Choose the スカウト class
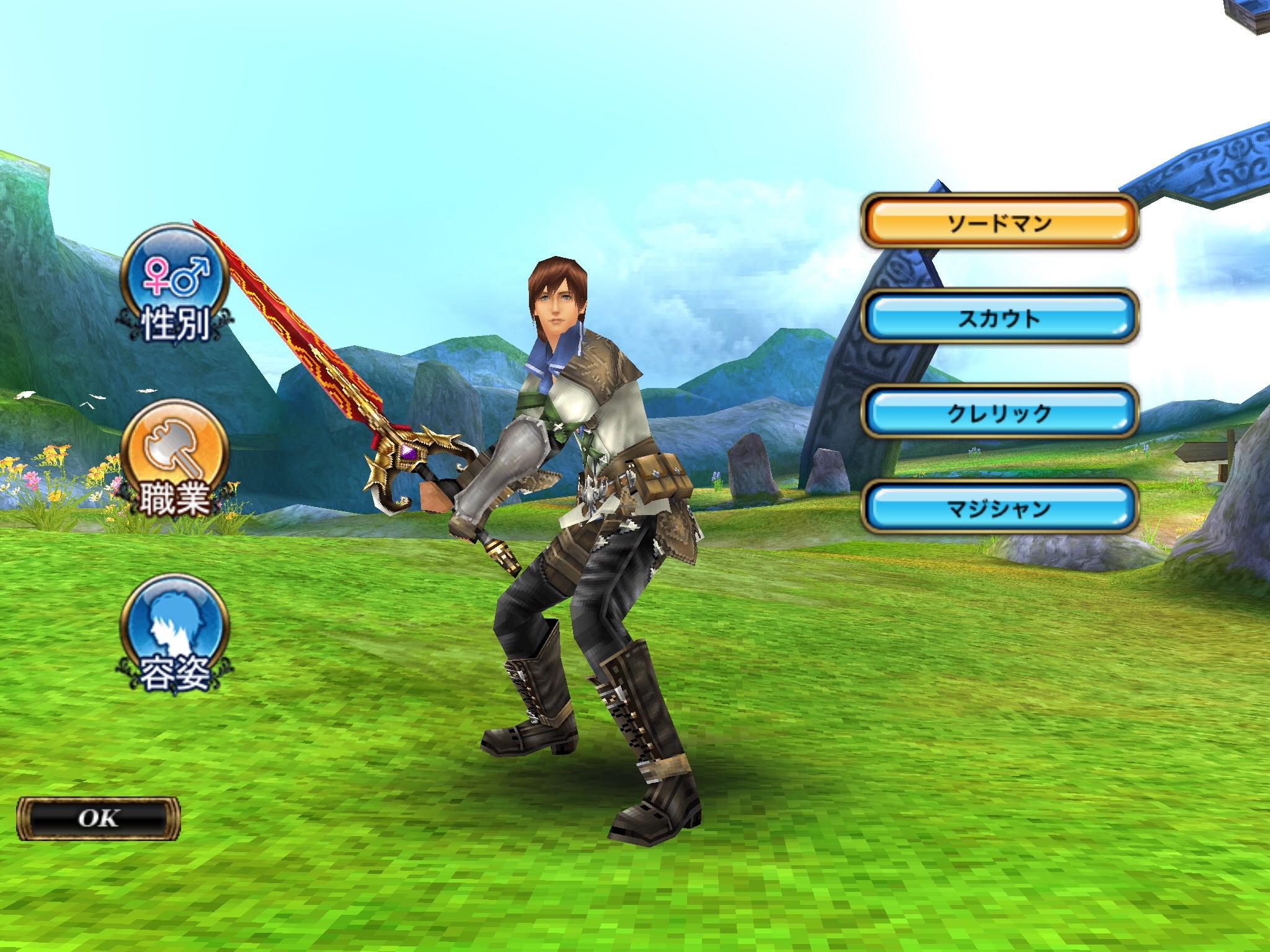Image resolution: width=1270 pixels, height=952 pixels. (x=1000, y=317)
